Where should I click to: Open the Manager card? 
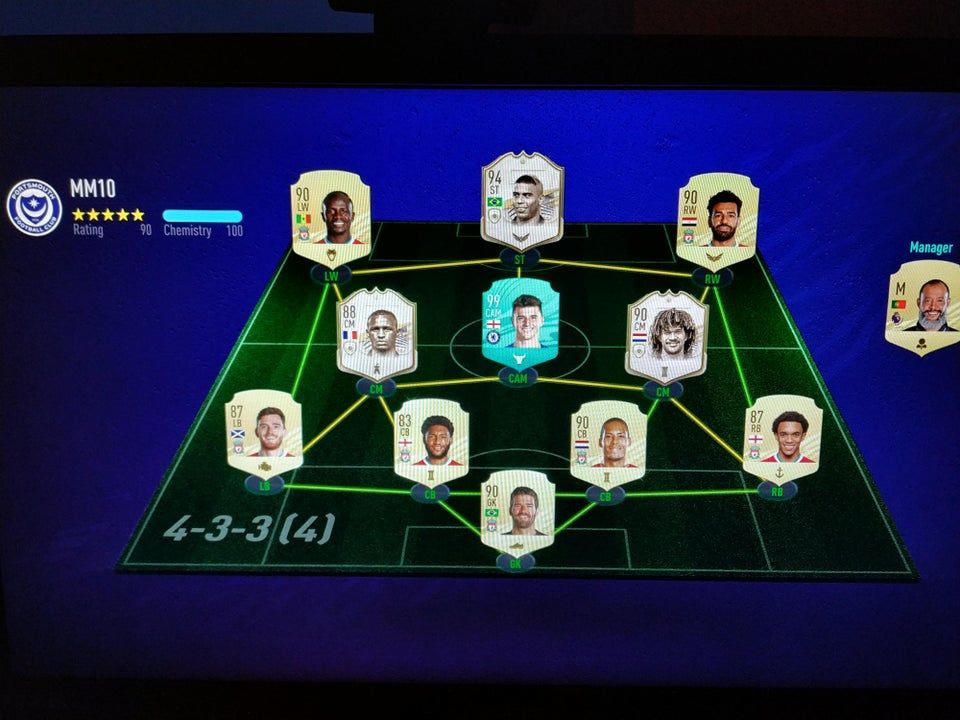[x=922, y=307]
